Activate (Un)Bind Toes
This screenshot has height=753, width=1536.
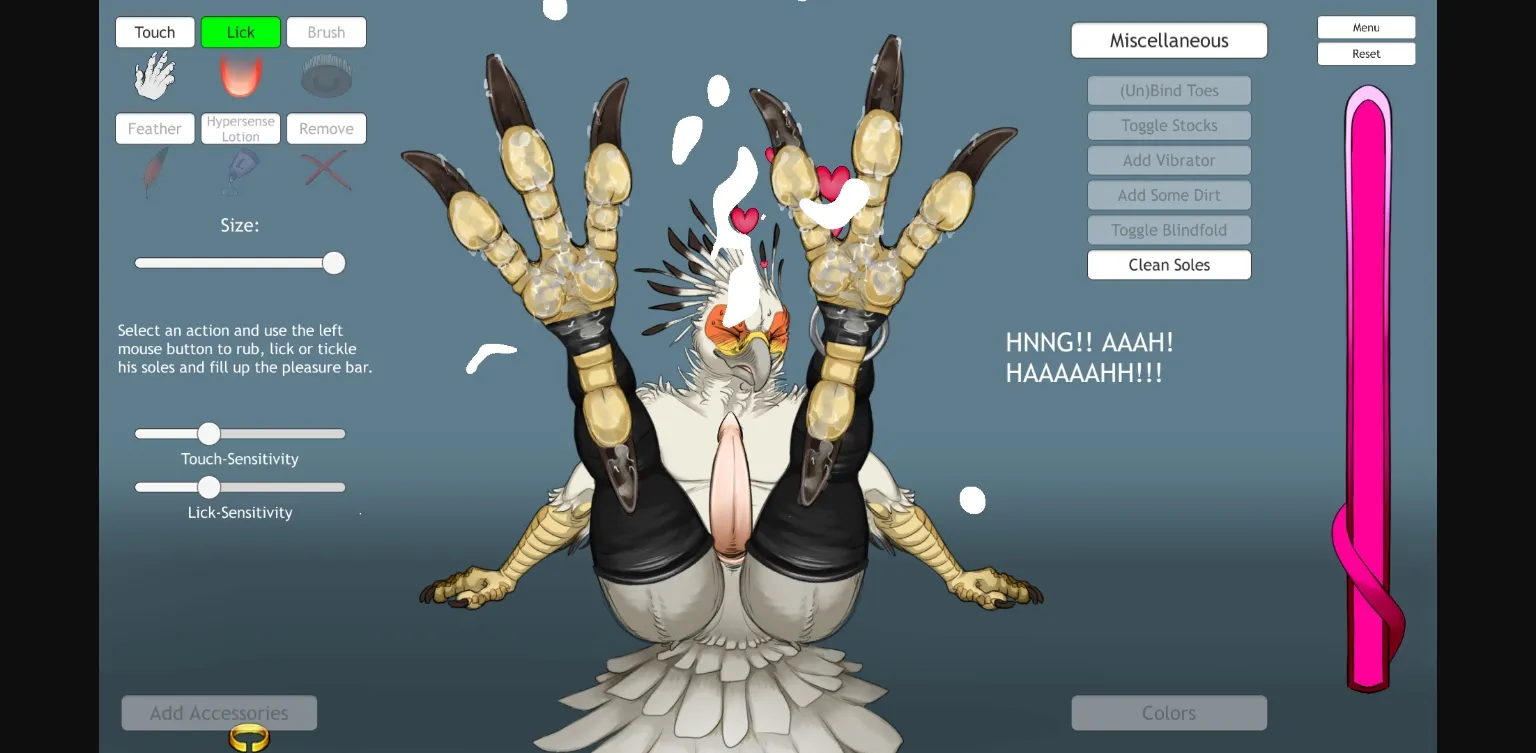click(1168, 90)
